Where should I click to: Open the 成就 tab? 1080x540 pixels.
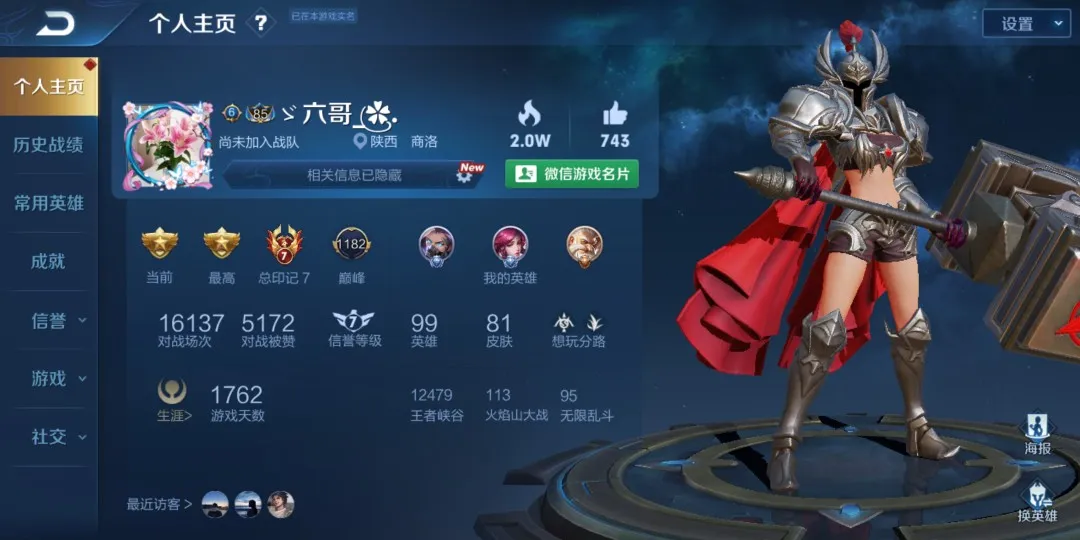(x=48, y=262)
